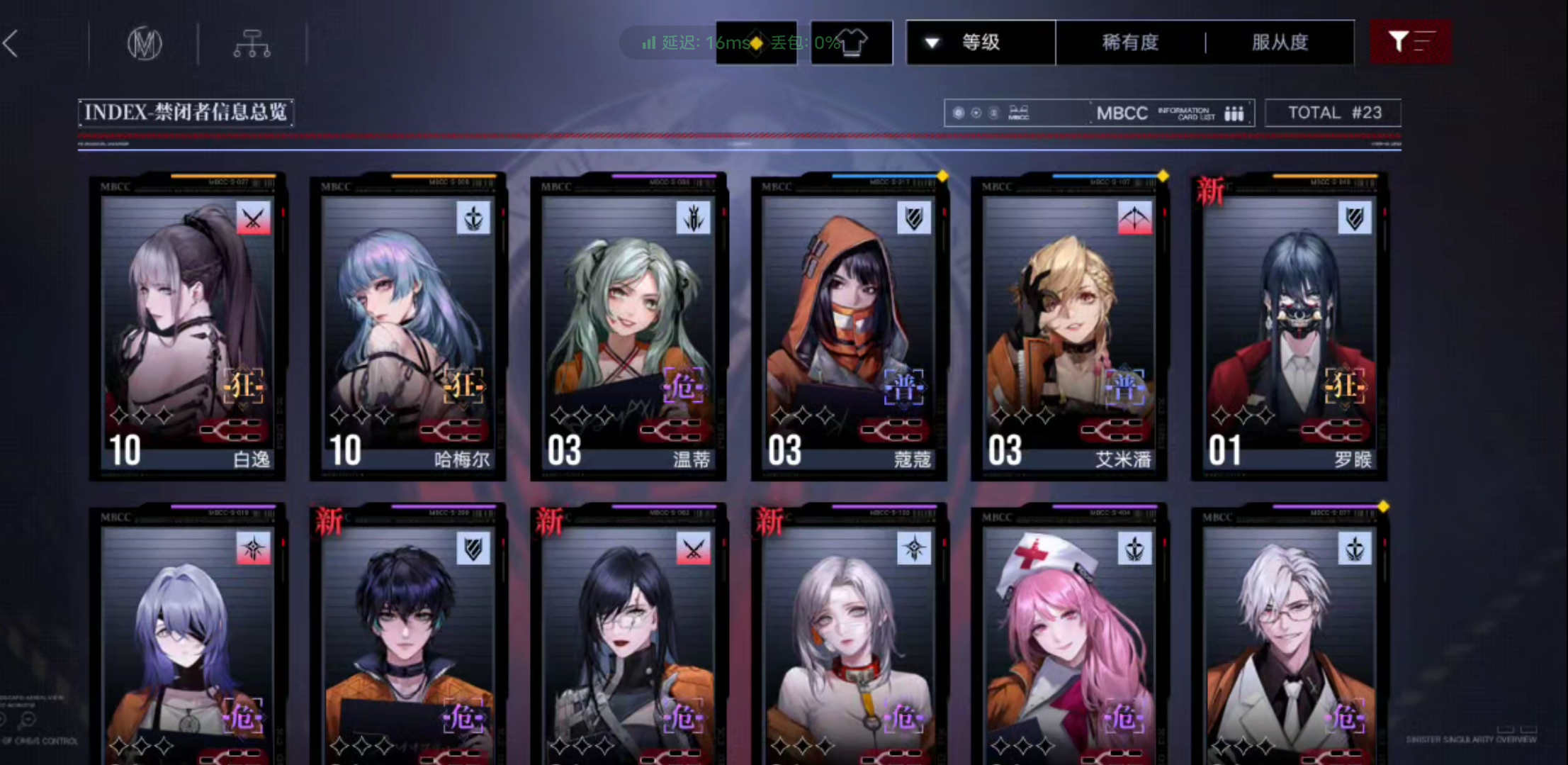Click the anchor class icon on 哈梅尔's card
This screenshot has width=1568, height=765.
[x=473, y=218]
